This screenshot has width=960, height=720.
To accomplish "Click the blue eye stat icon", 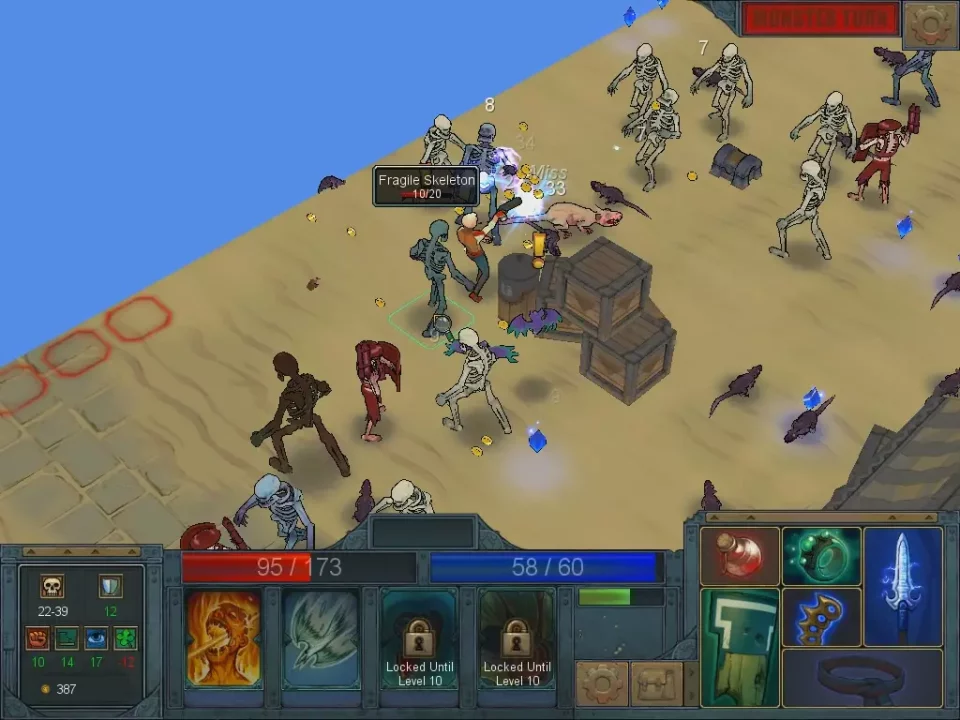I will (x=96, y=638).
